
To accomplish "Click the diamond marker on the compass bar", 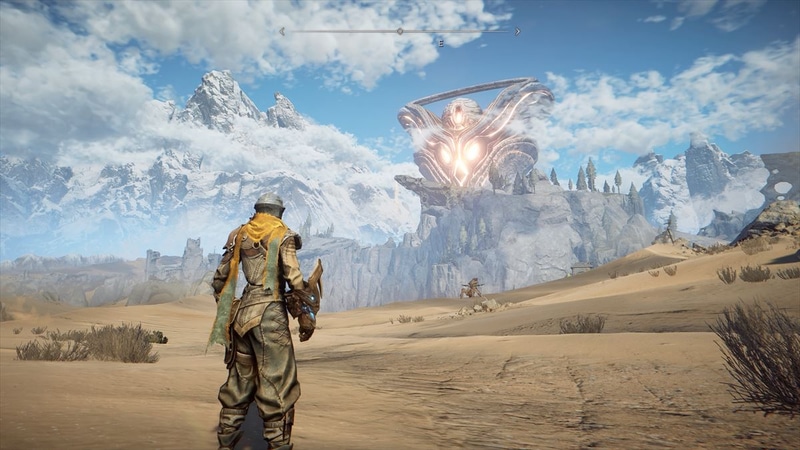I will (x=400, y=31).
